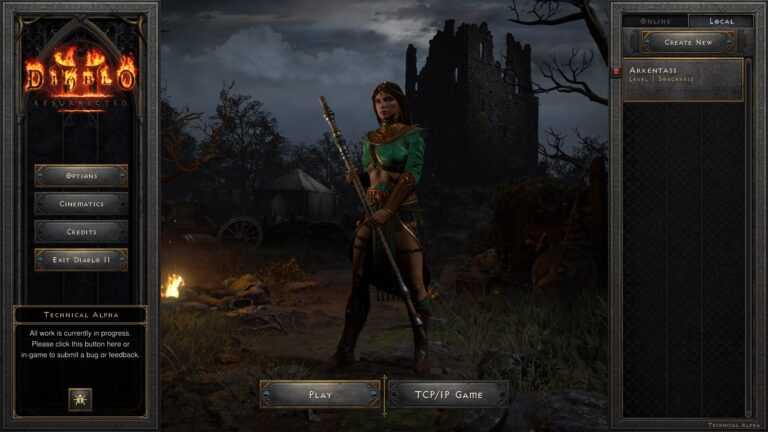768x432 pixels.
Task: View the game Credits
Action: [x=81, y=232]
